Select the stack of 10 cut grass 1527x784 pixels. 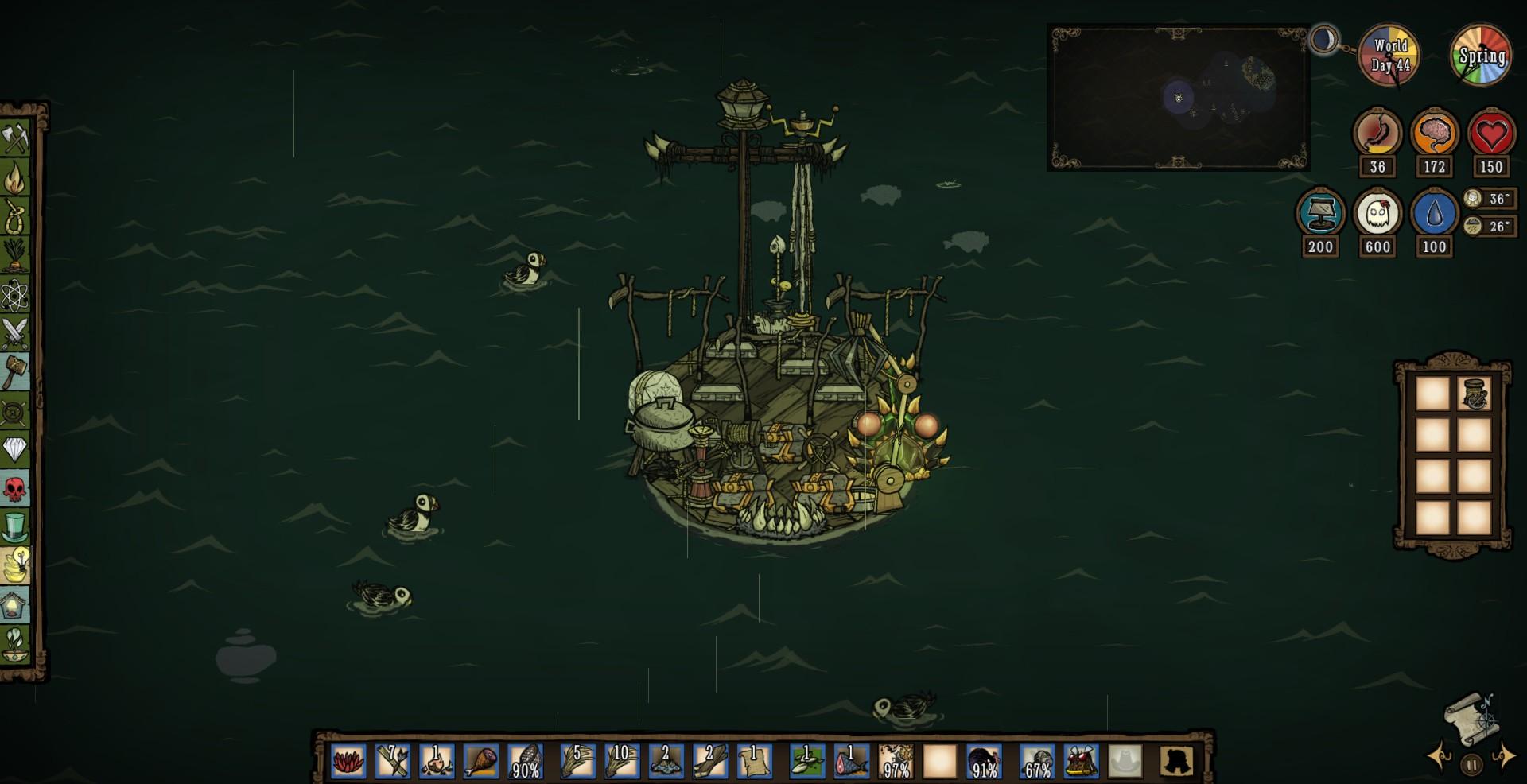[x=621, y=761]
